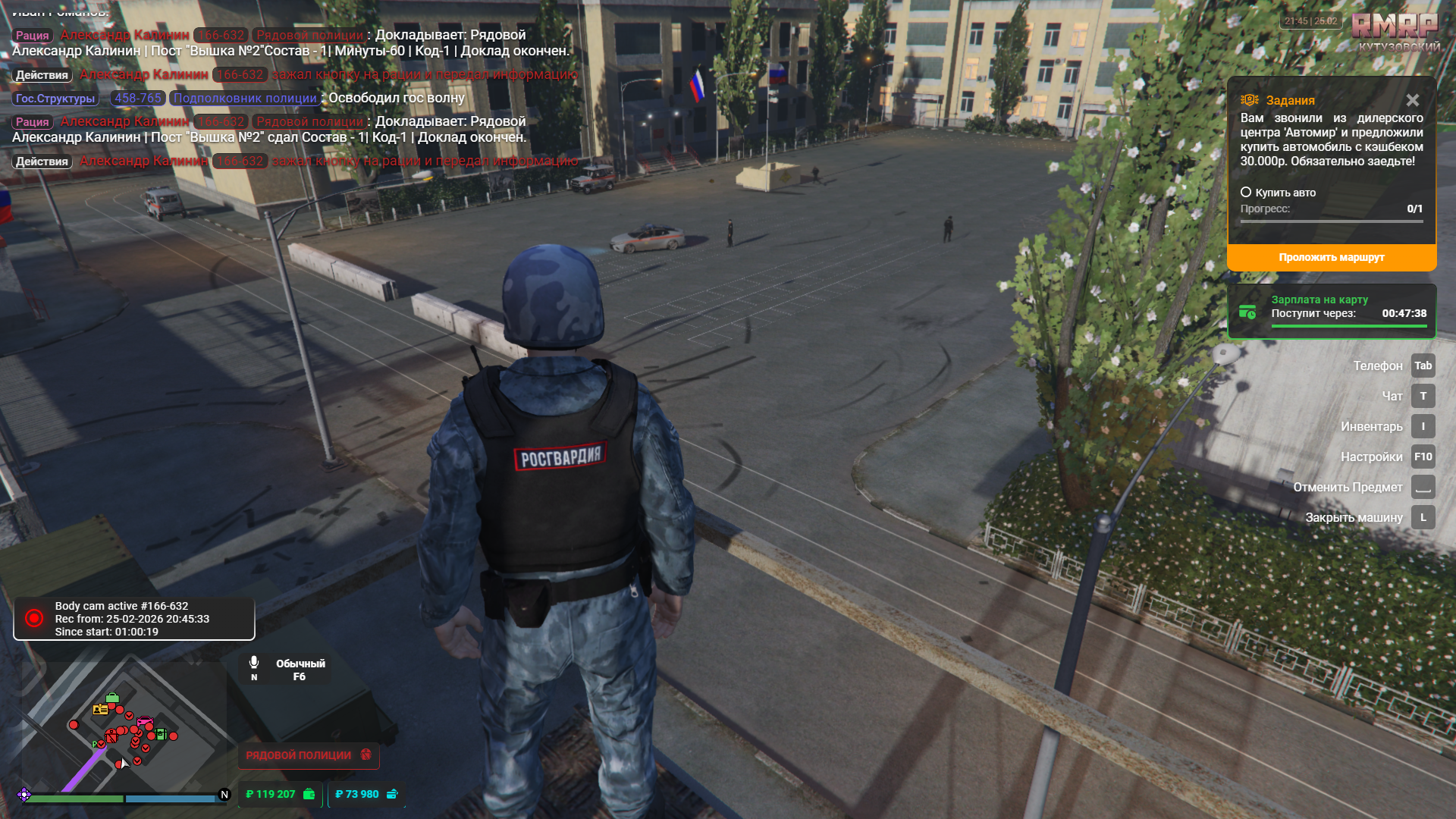
Task: Click the Проложить маршрут button
Action: 1331,258
